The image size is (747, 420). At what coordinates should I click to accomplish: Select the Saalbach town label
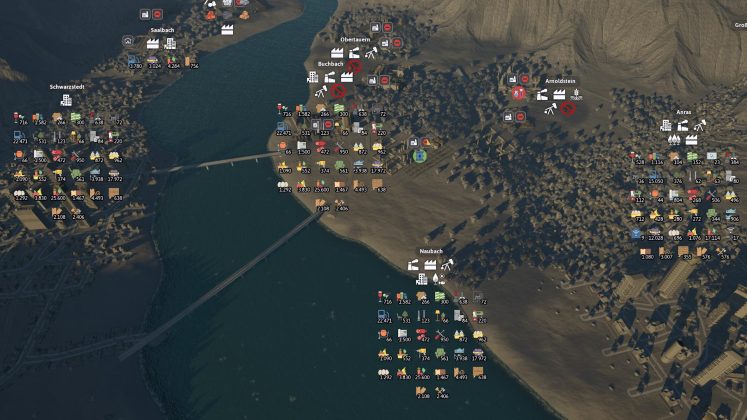click(163, 30)
